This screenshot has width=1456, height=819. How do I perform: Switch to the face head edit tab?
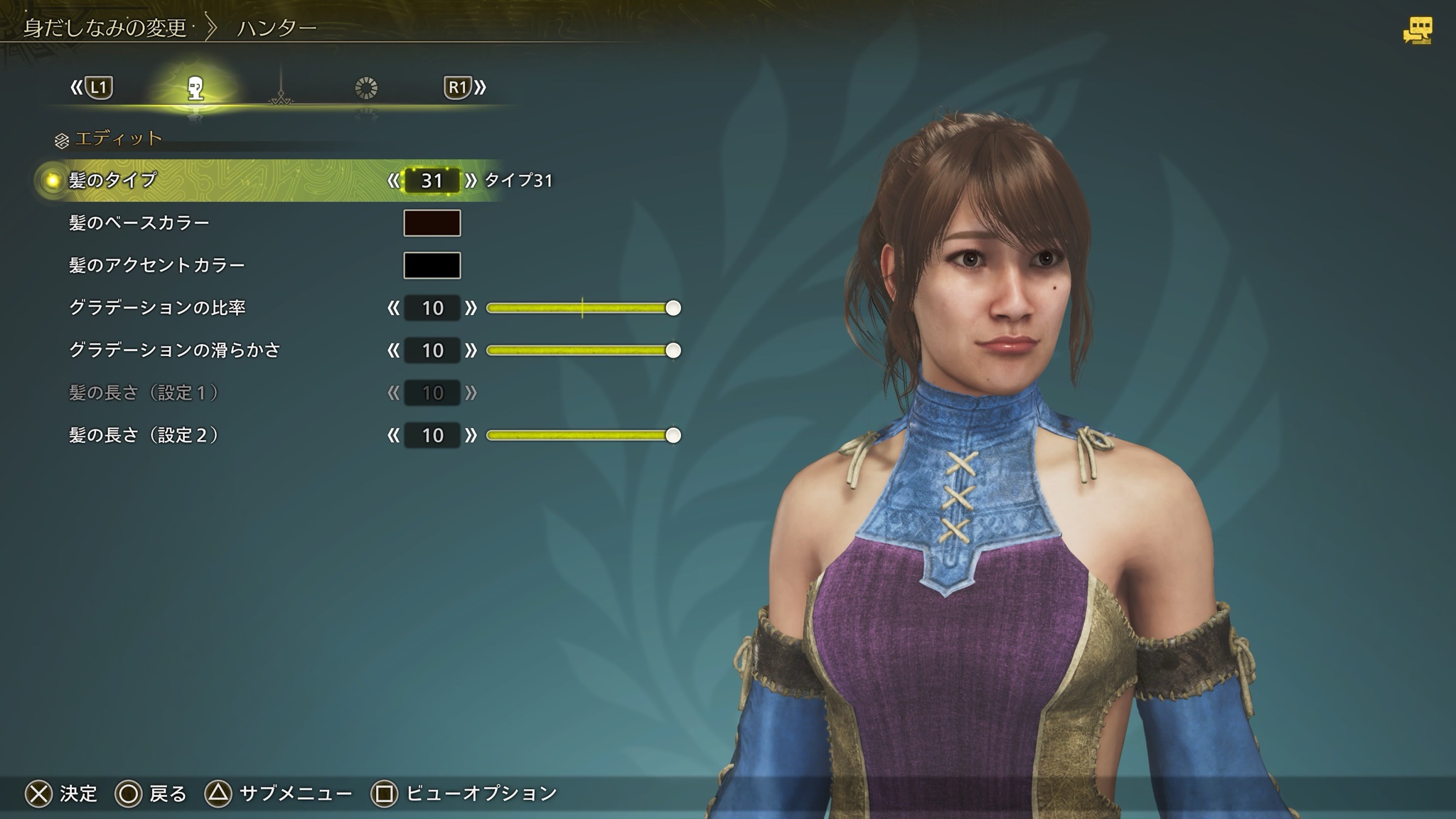[x=196, y=88]
